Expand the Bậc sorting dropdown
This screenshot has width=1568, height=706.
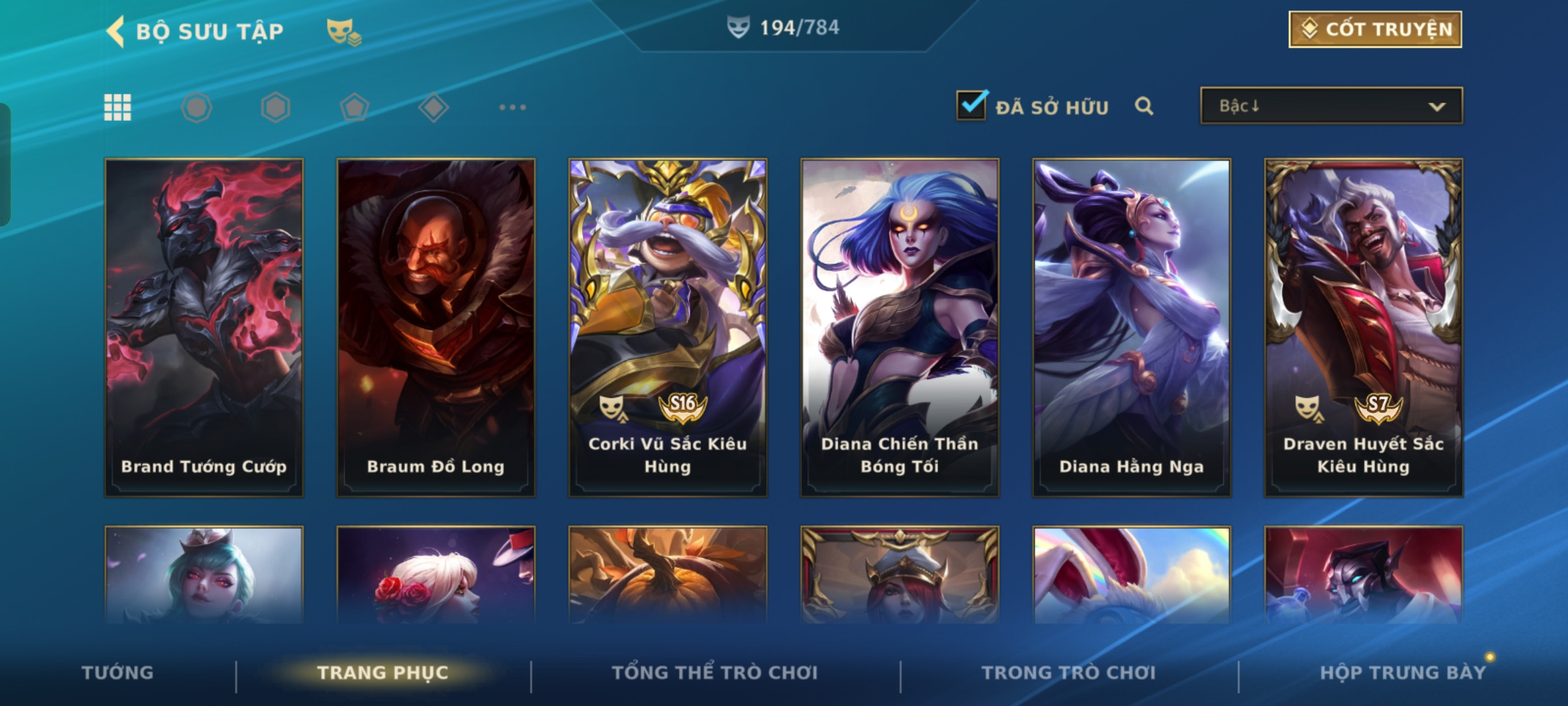click(x=1331, y=106)
